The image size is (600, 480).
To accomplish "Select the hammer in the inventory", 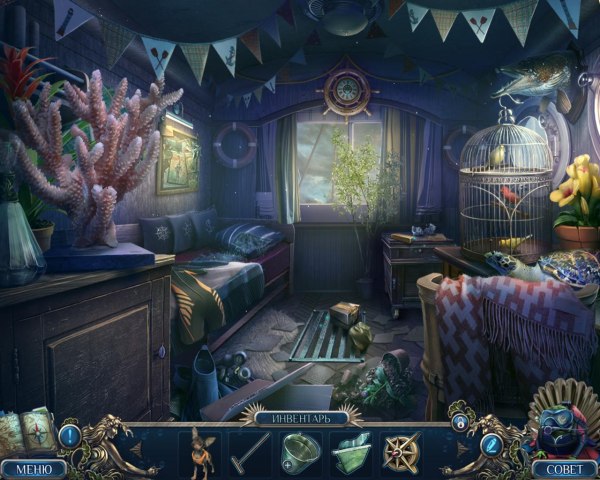I will 248,449.
